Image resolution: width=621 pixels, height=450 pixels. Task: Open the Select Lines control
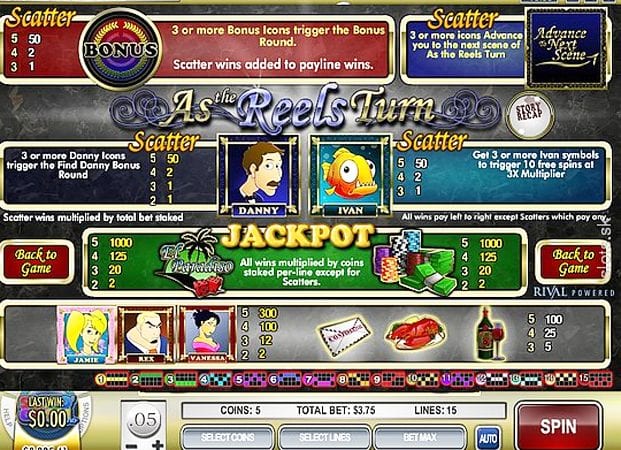click(325, 437)
